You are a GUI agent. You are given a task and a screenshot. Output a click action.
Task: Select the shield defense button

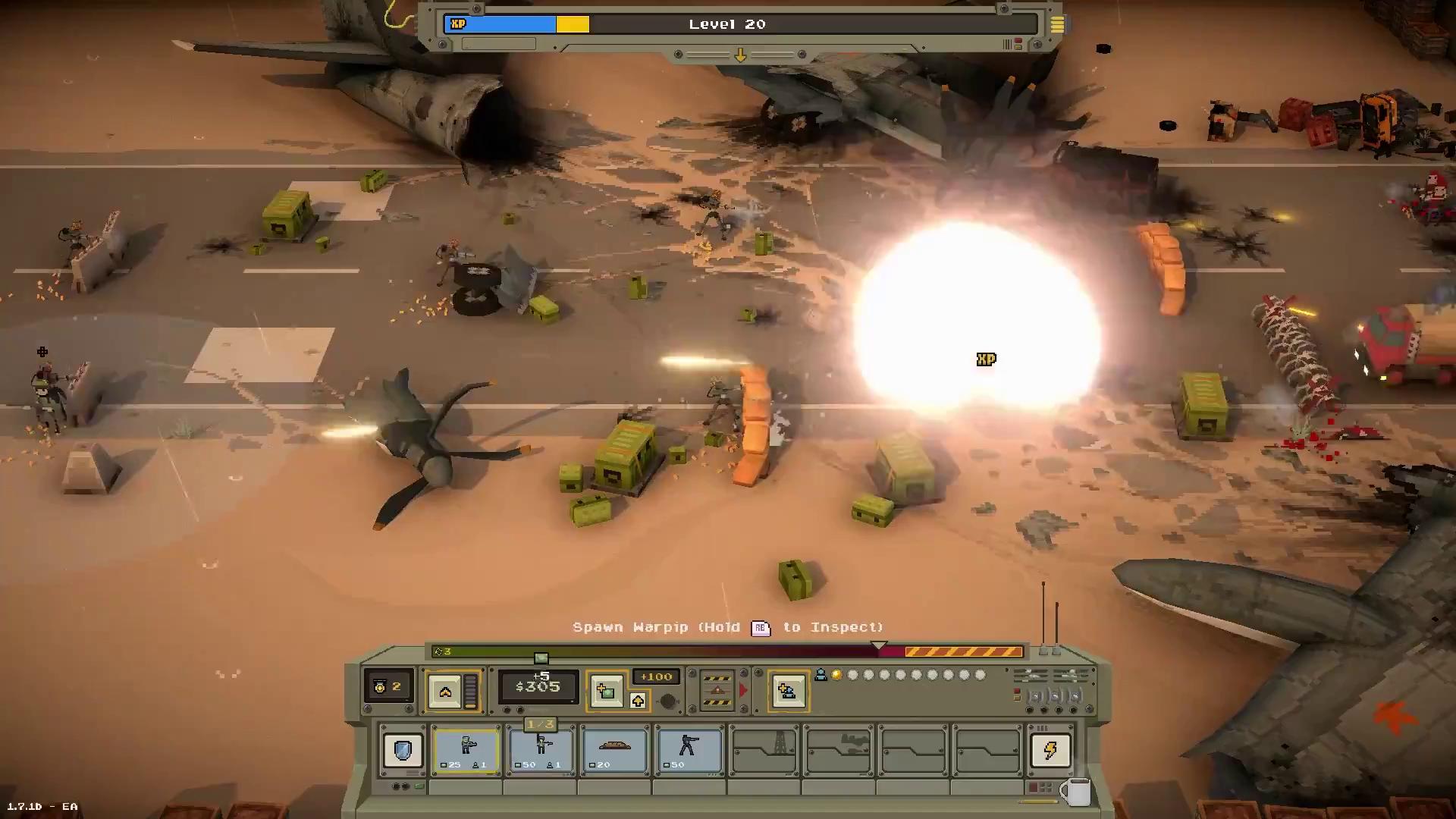click(403, 750)
